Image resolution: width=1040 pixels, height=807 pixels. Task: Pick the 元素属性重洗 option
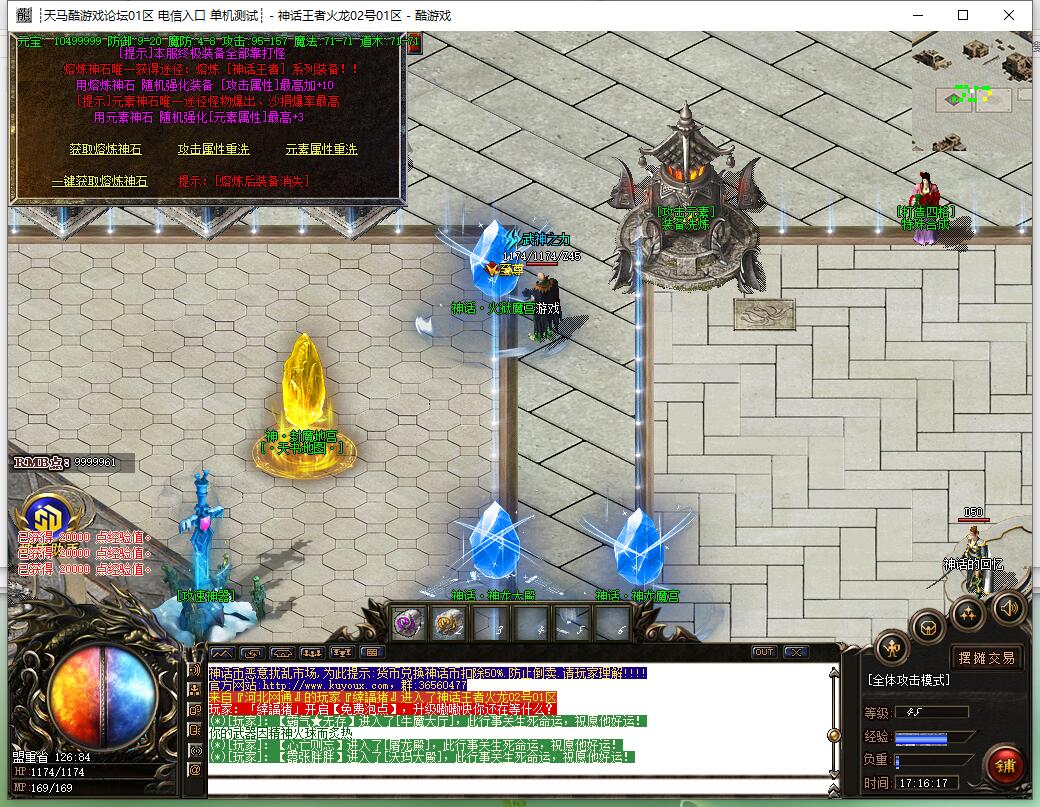(321, 149)
